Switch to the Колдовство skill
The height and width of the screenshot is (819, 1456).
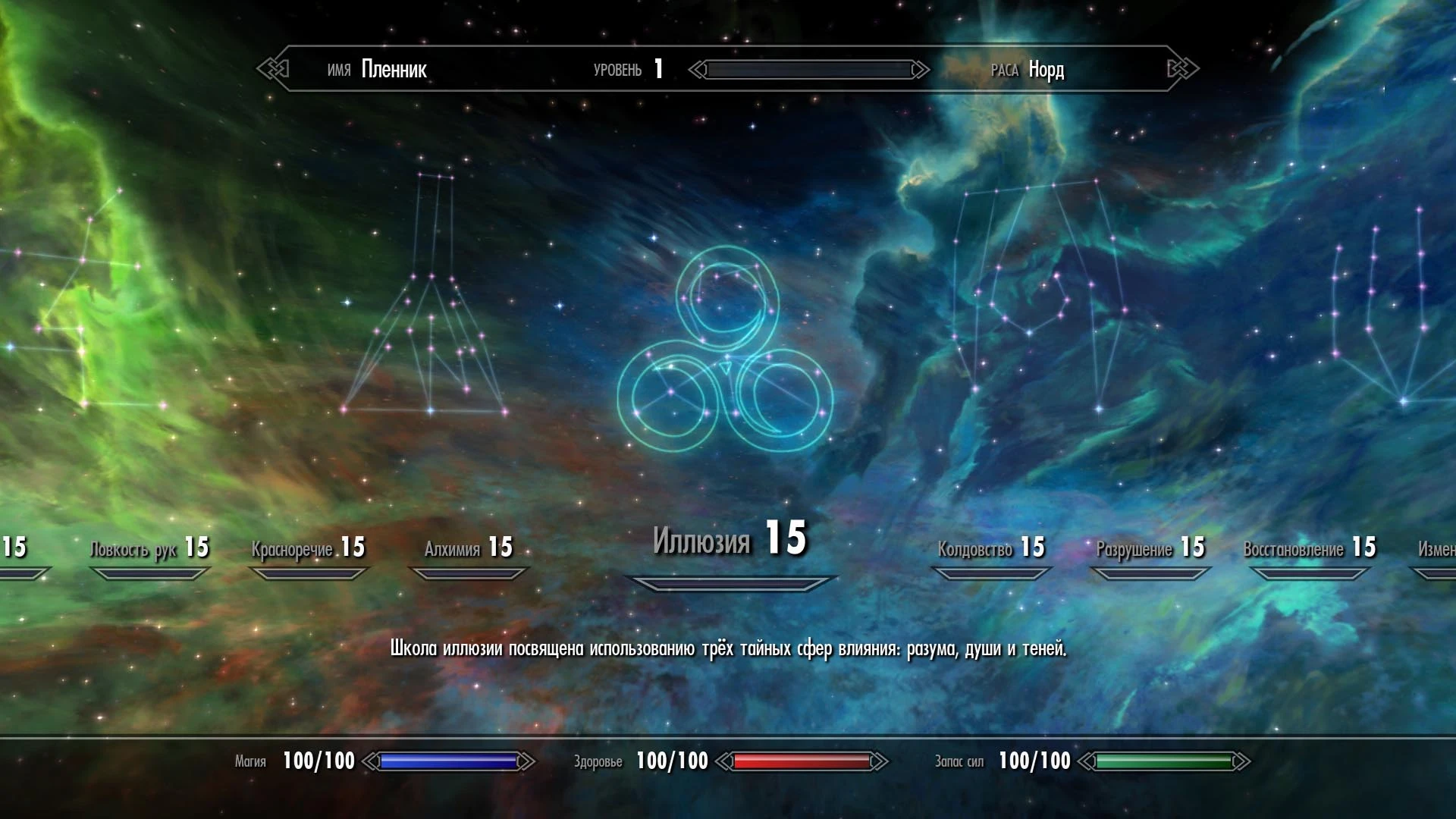(990, 548)
